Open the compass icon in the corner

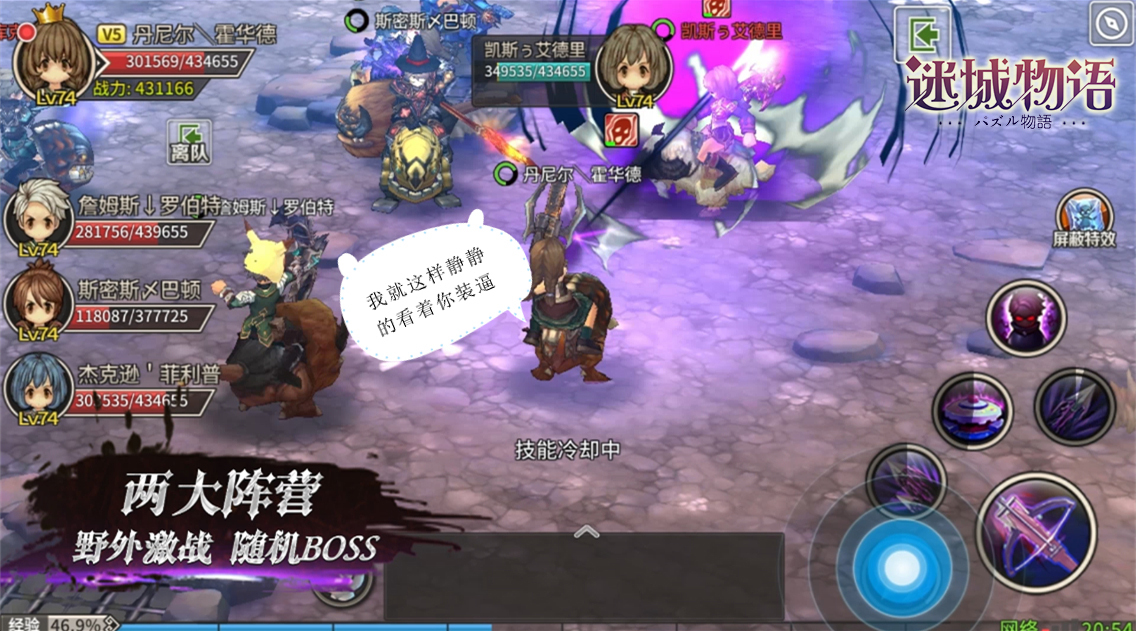pyautogui.click(x=1111, y=24)
